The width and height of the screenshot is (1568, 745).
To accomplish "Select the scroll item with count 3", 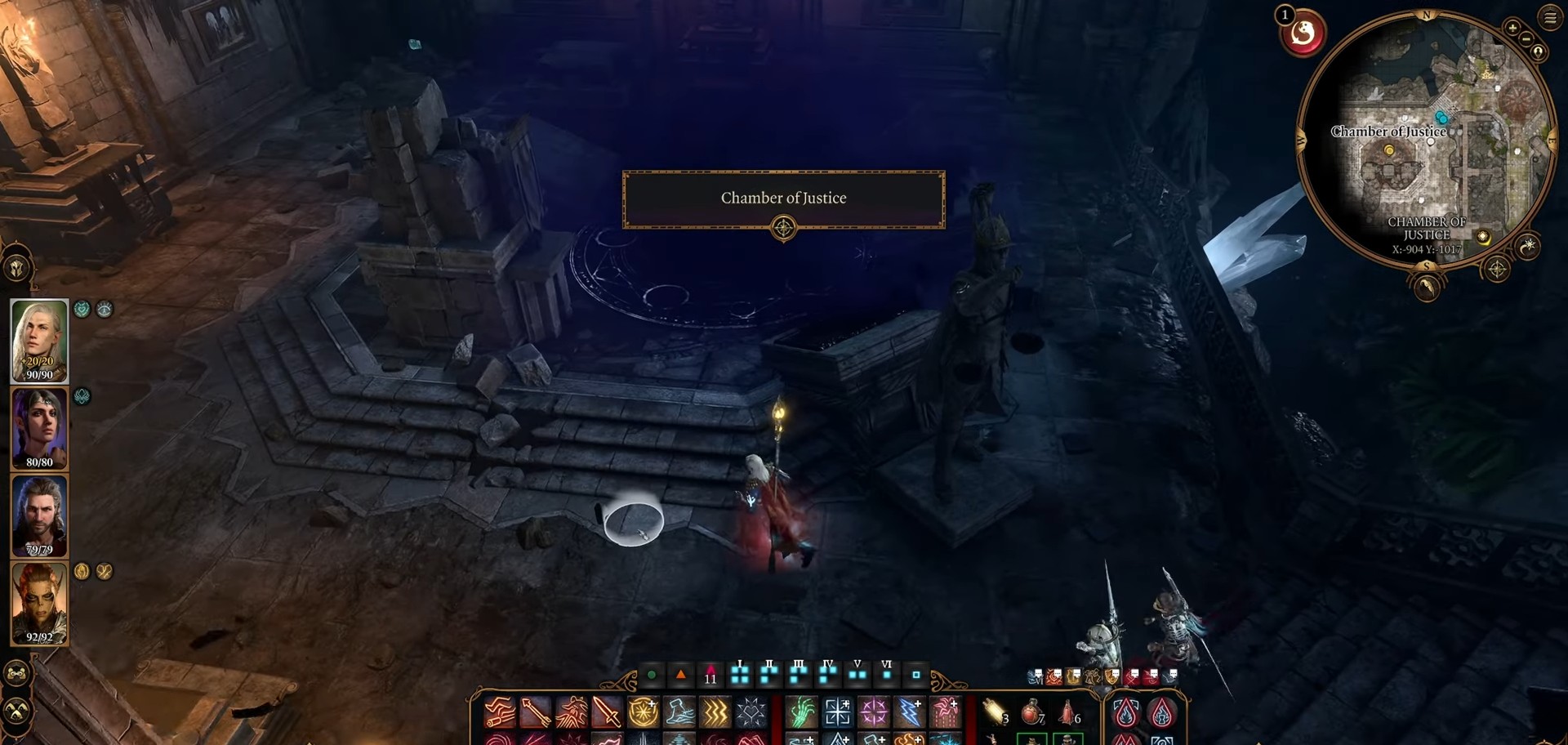I will coord(995,712).
